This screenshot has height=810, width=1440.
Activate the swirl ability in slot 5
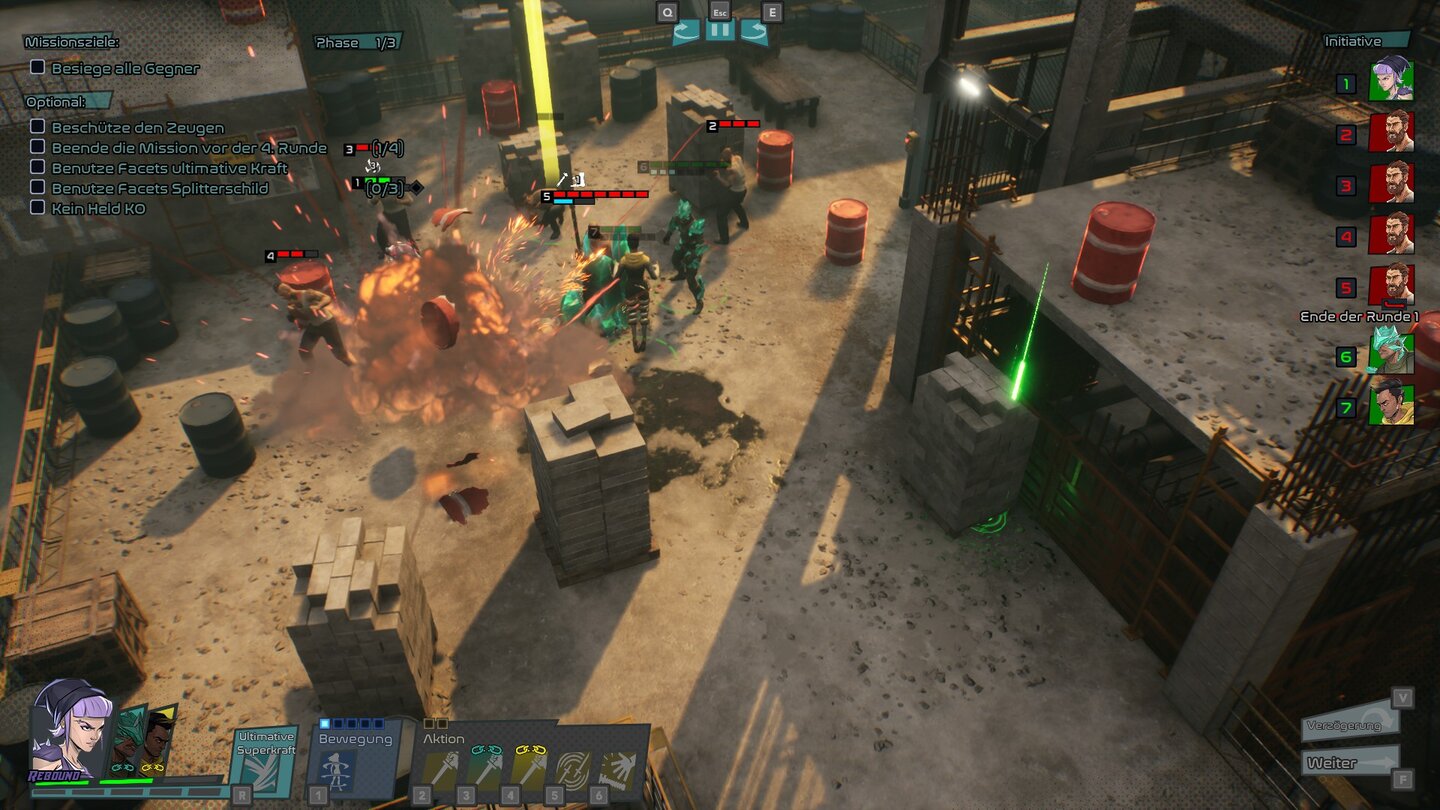point(572,769)
